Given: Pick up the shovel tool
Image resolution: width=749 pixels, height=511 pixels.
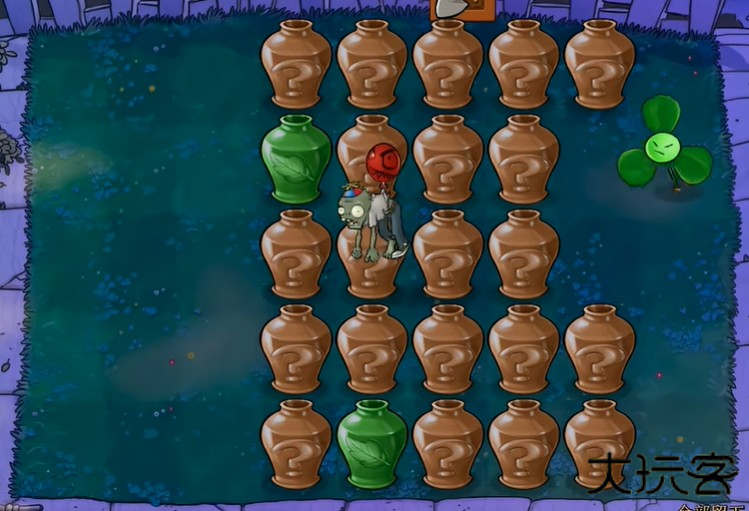Looking at the screenshot, I should click(x=452, y=8).
